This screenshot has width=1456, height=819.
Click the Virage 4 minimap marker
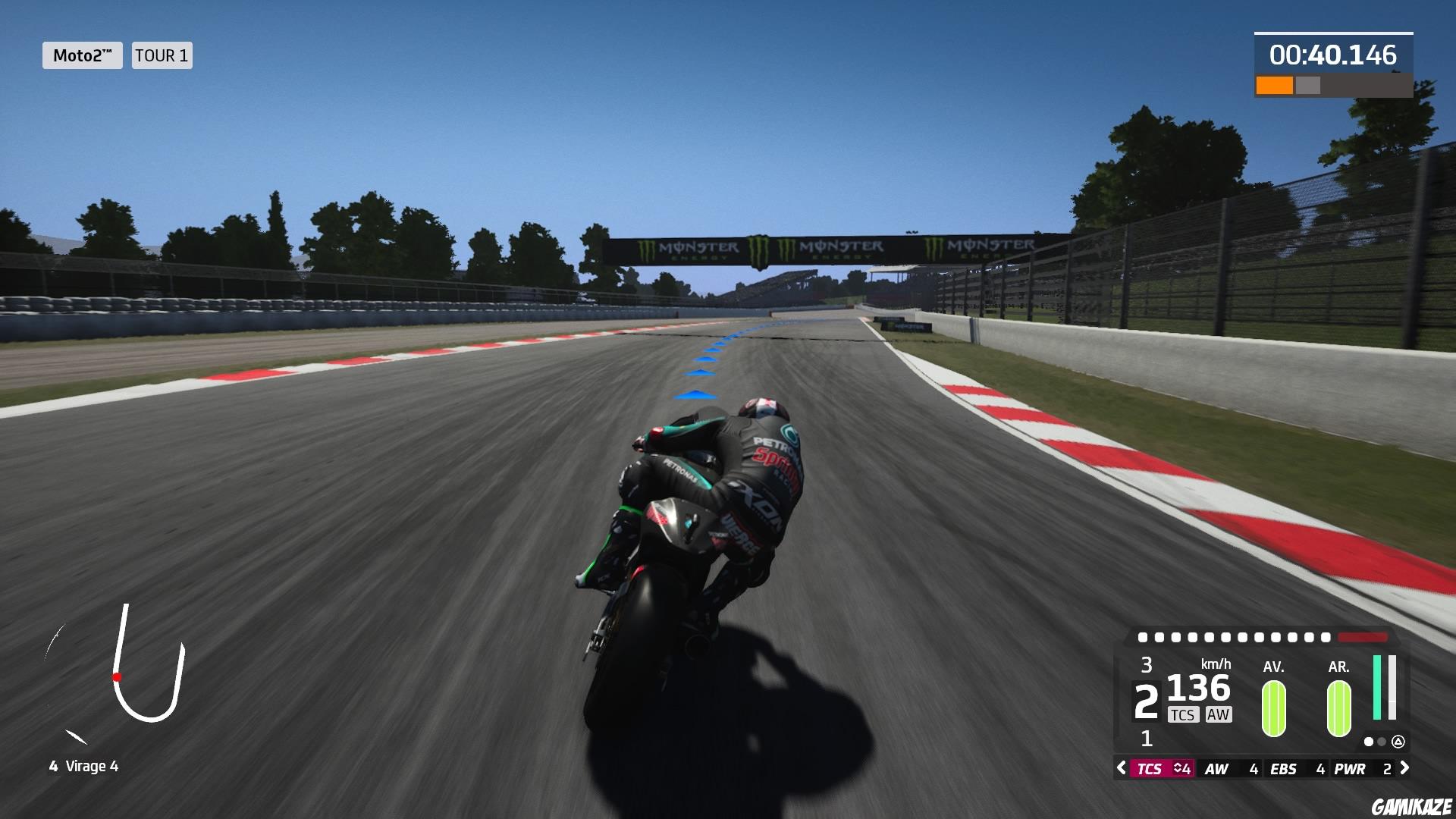tap(118, 677)
